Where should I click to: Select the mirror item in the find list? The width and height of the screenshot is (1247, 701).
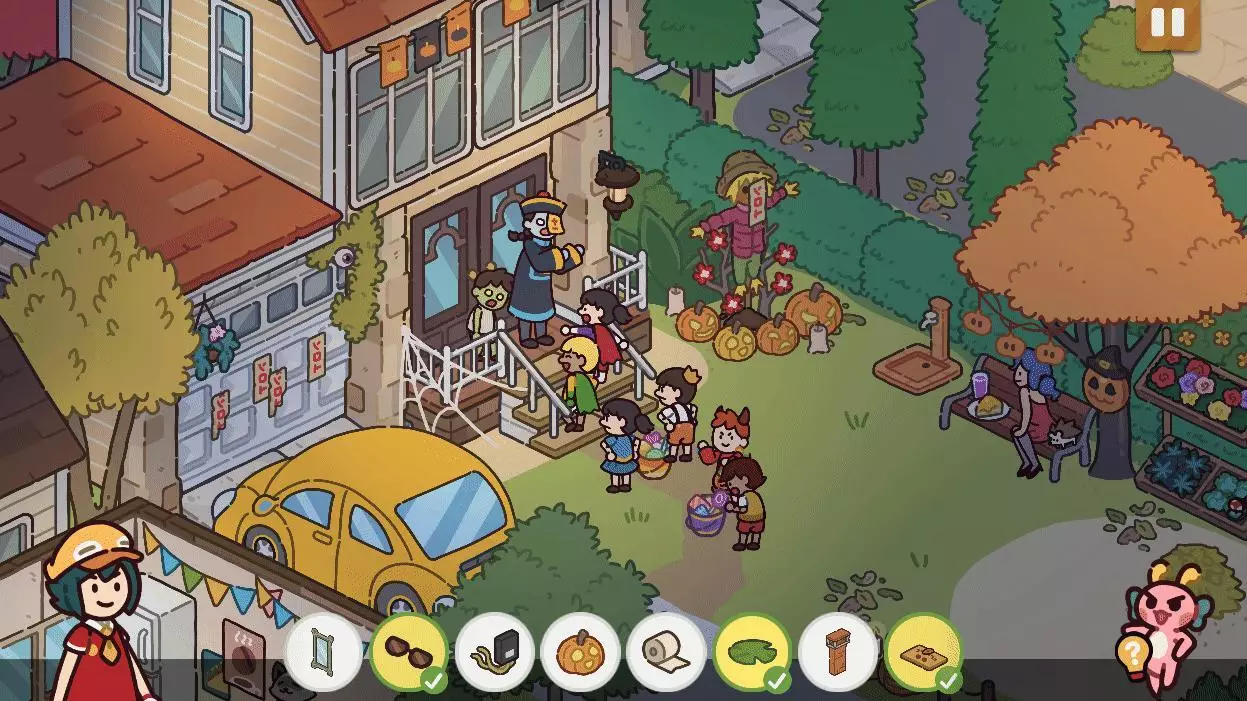[323, 652]
